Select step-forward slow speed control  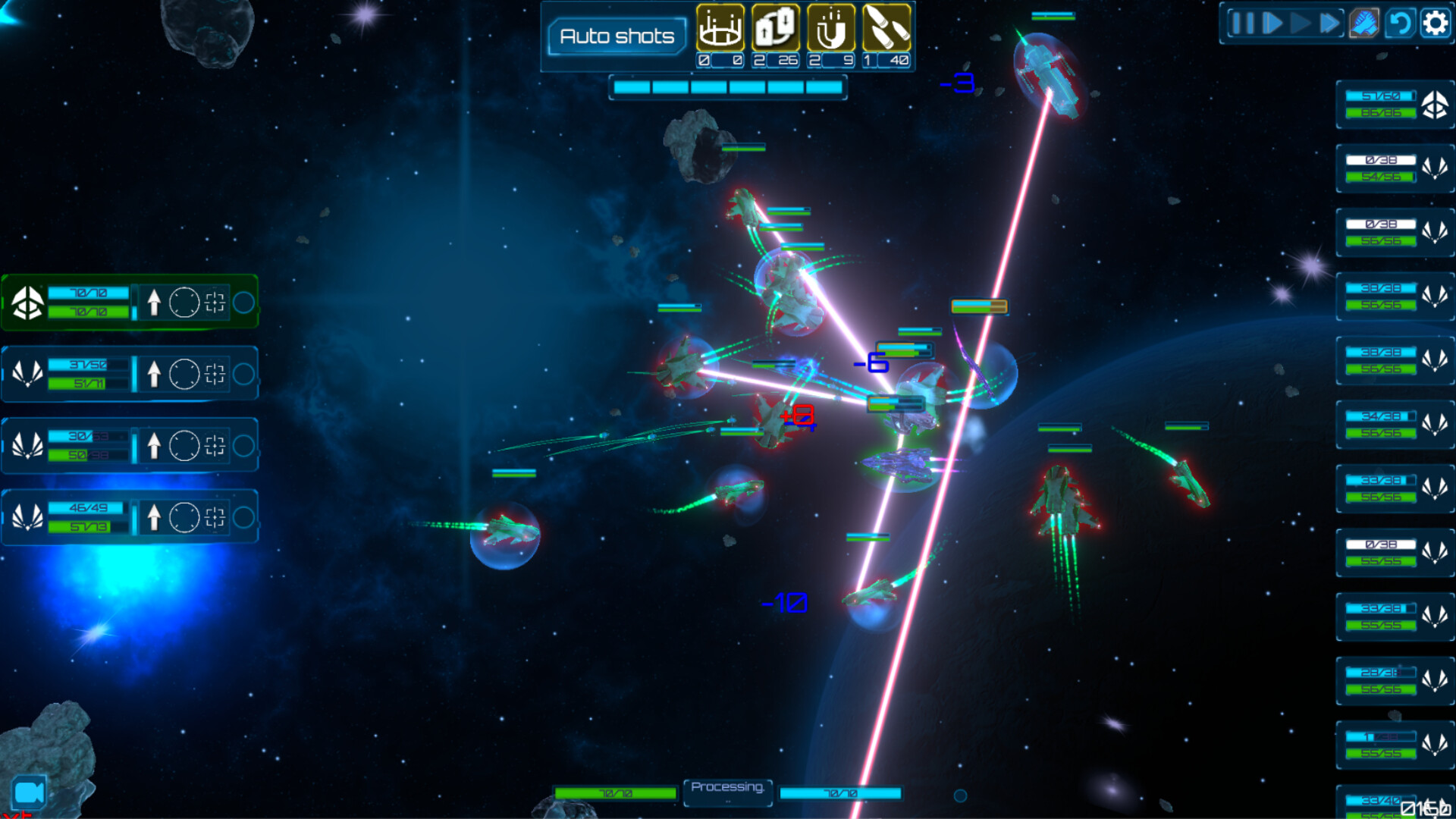tap(1272, 24)
